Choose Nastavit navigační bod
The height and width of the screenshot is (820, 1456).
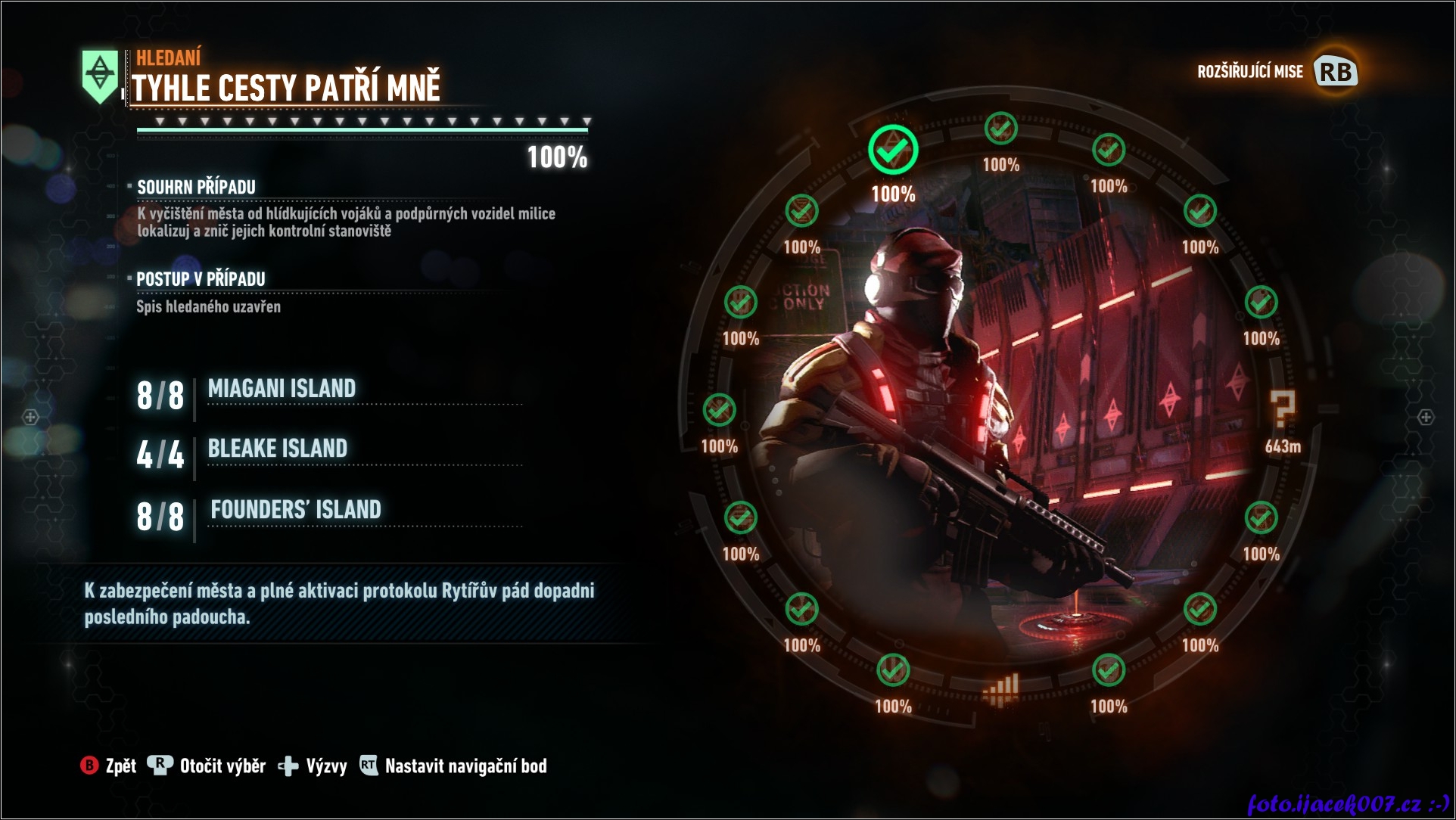click(453, 766)
